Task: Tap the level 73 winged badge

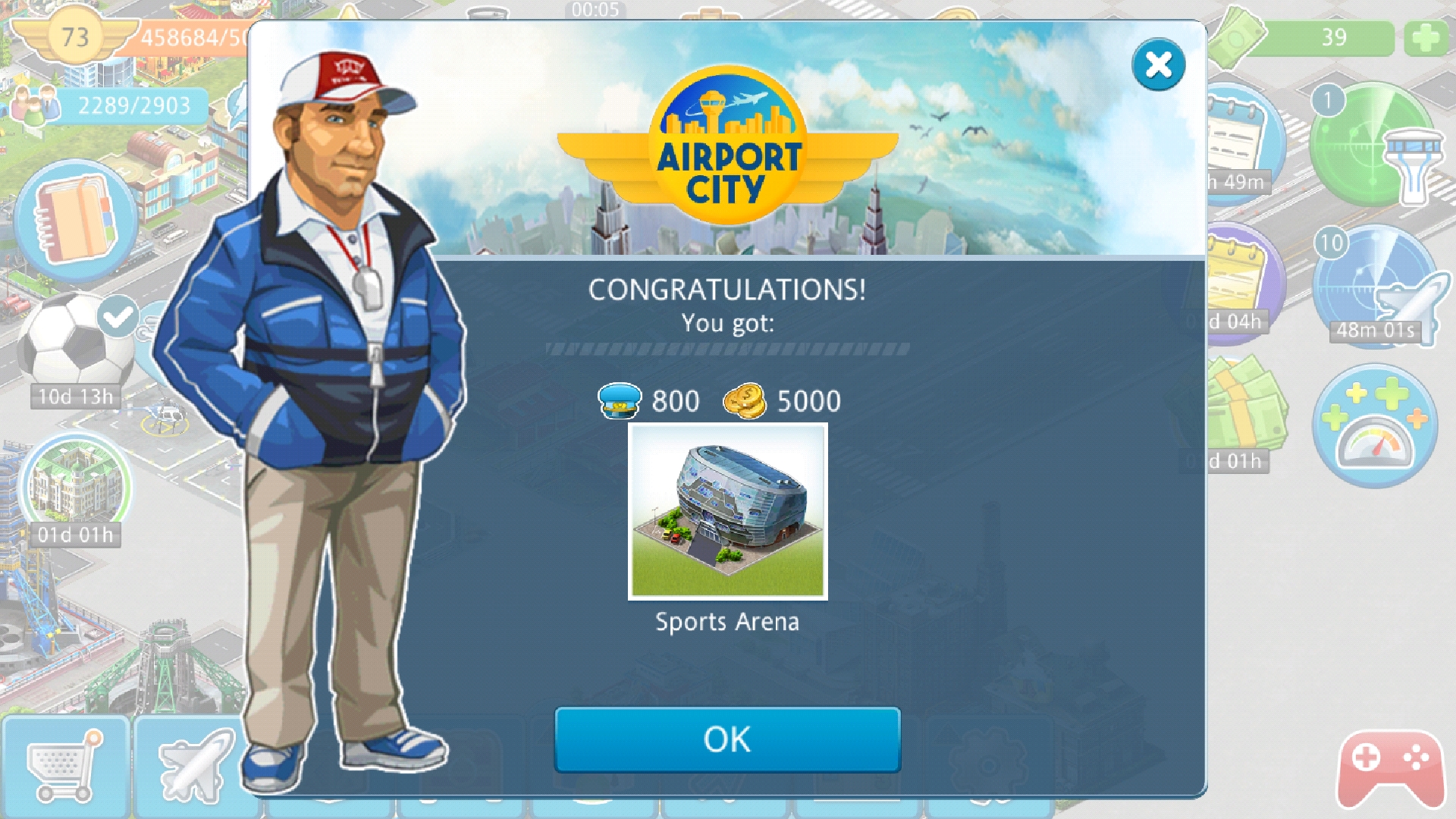Action: tap(74, 36)
